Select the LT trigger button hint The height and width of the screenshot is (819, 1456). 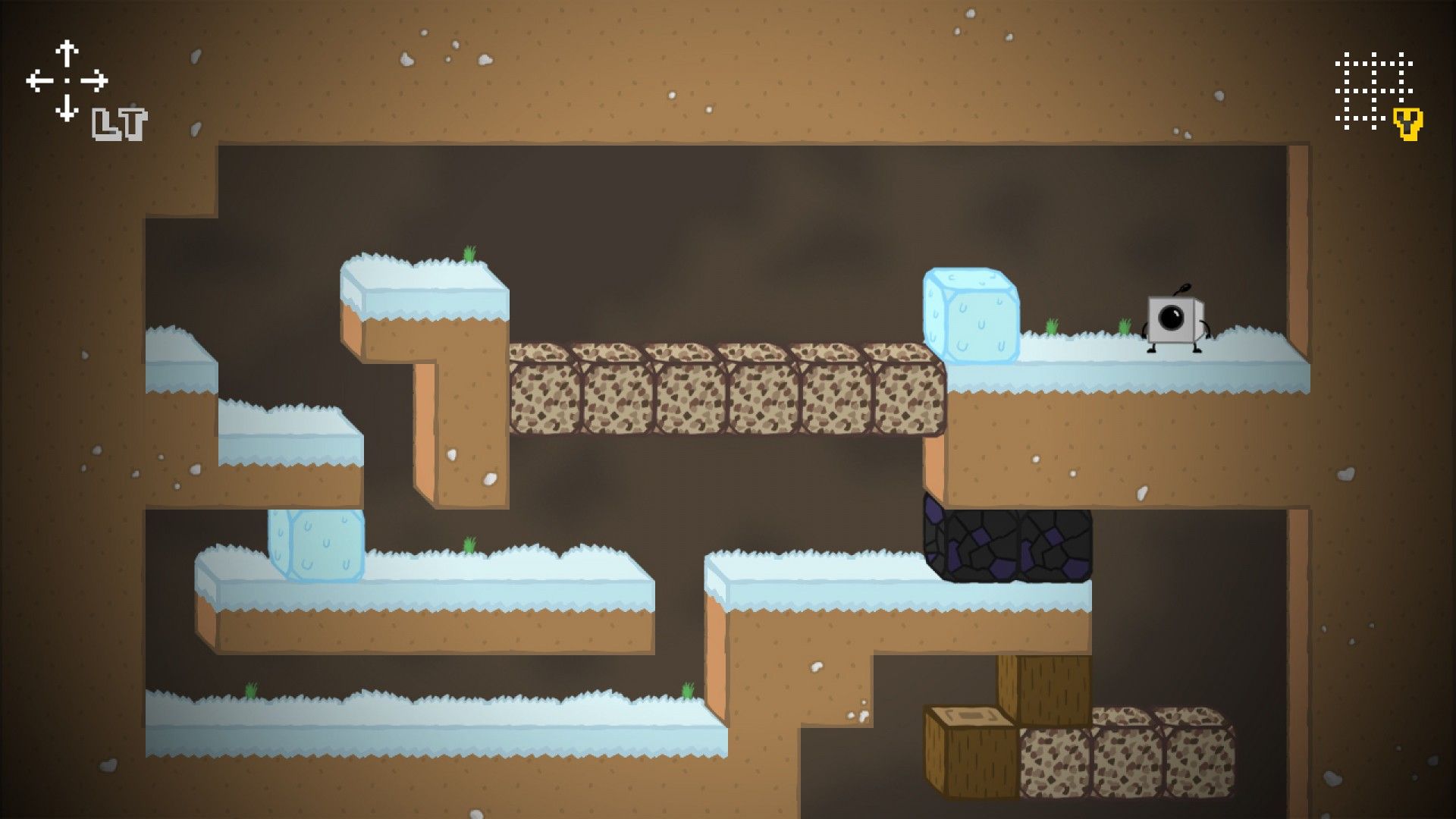point(119,124)
